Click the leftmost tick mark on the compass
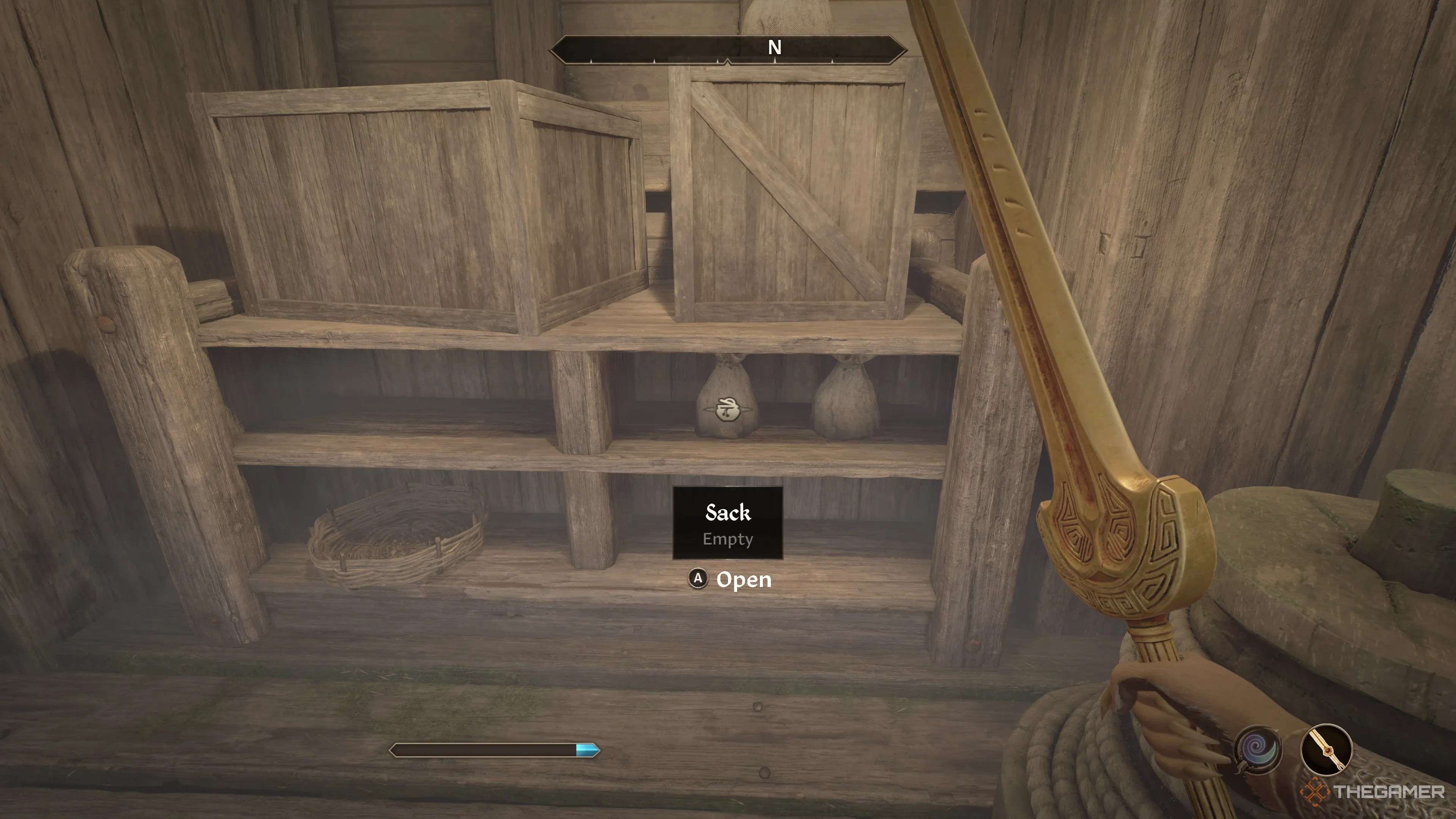The width and height of the screenshot is (1456, 819). [591, 62]
